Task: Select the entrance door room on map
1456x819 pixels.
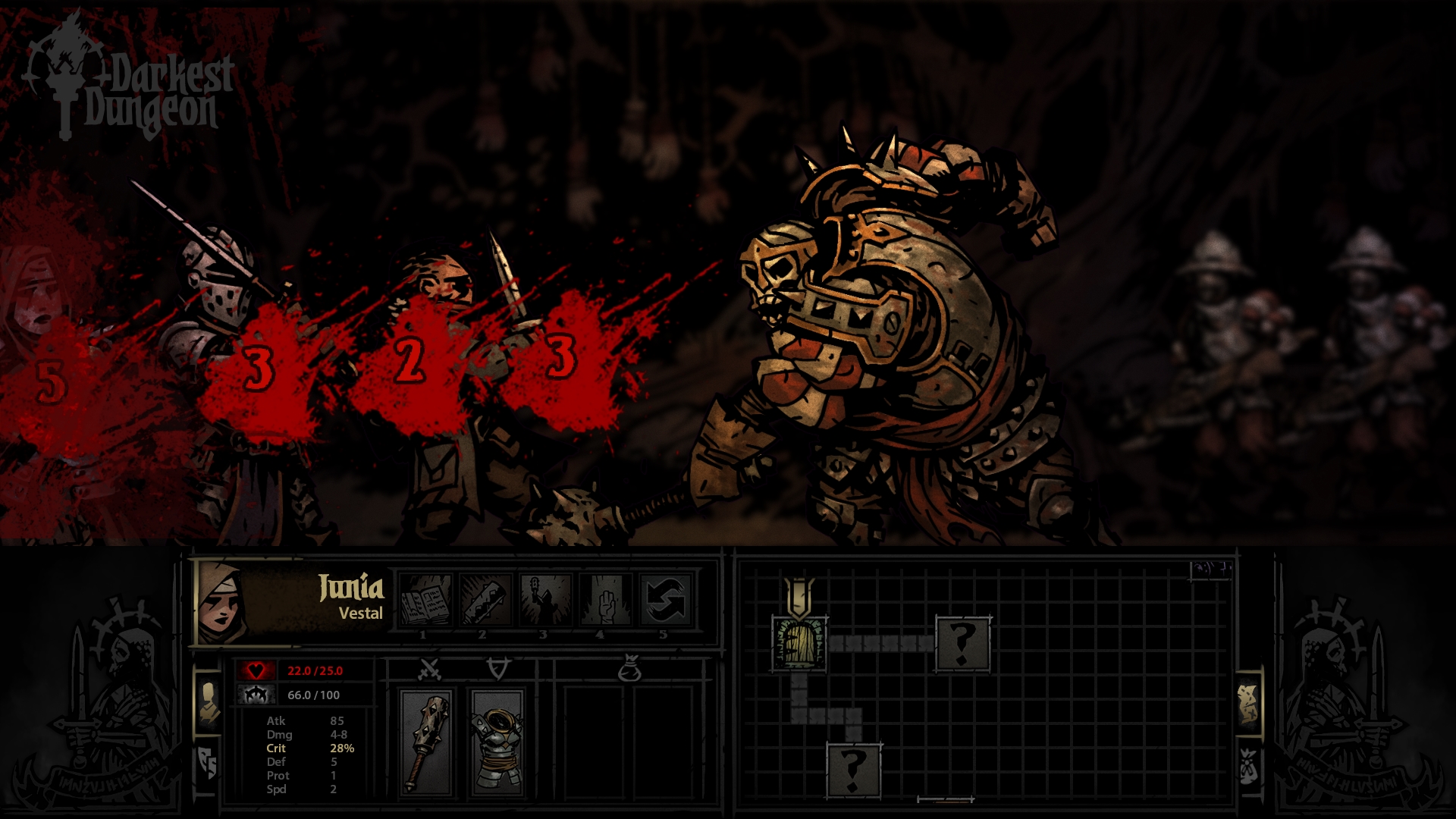Action: [x=799, y=643]
